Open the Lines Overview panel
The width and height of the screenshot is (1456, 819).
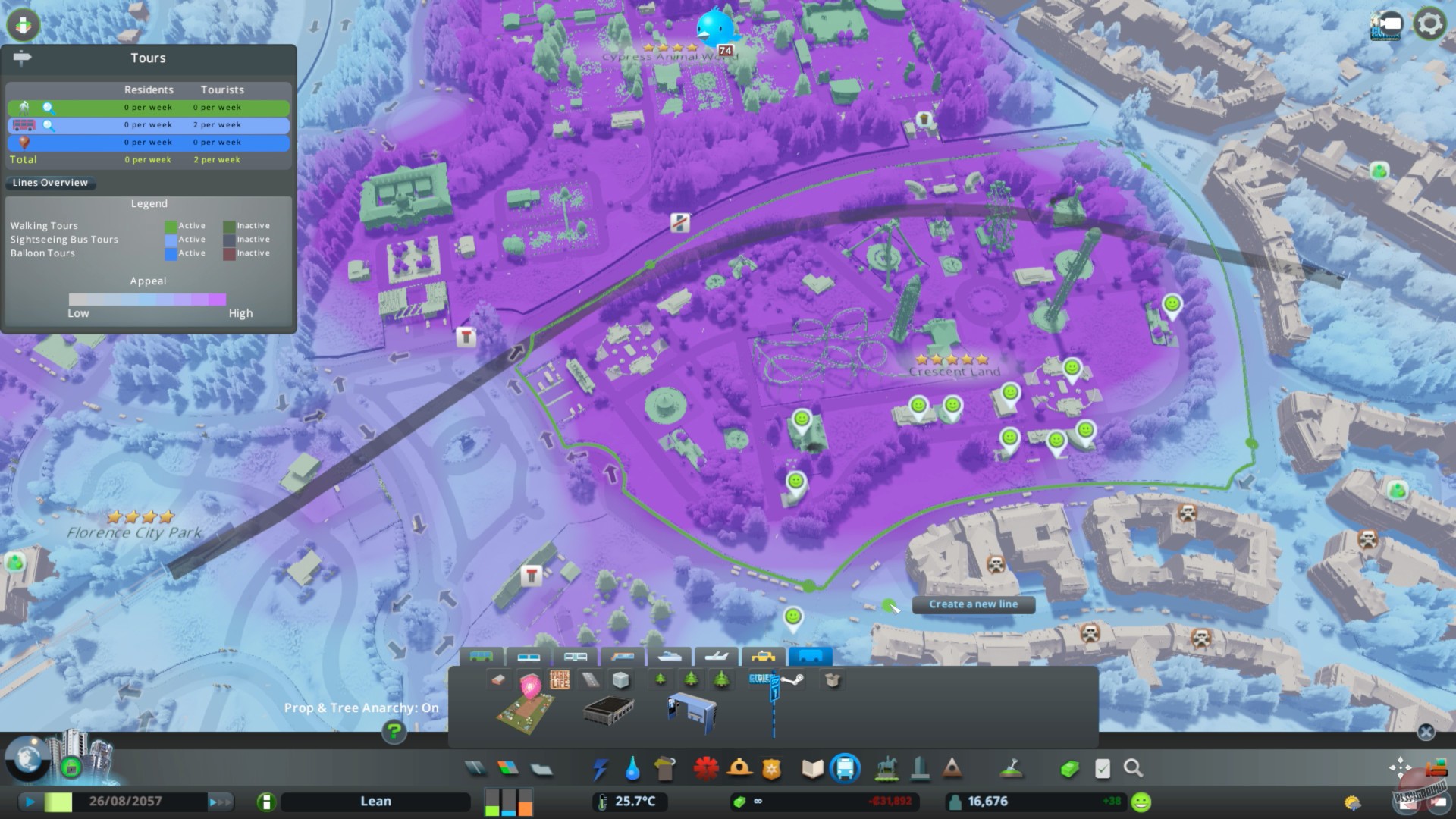click(50, 183)
